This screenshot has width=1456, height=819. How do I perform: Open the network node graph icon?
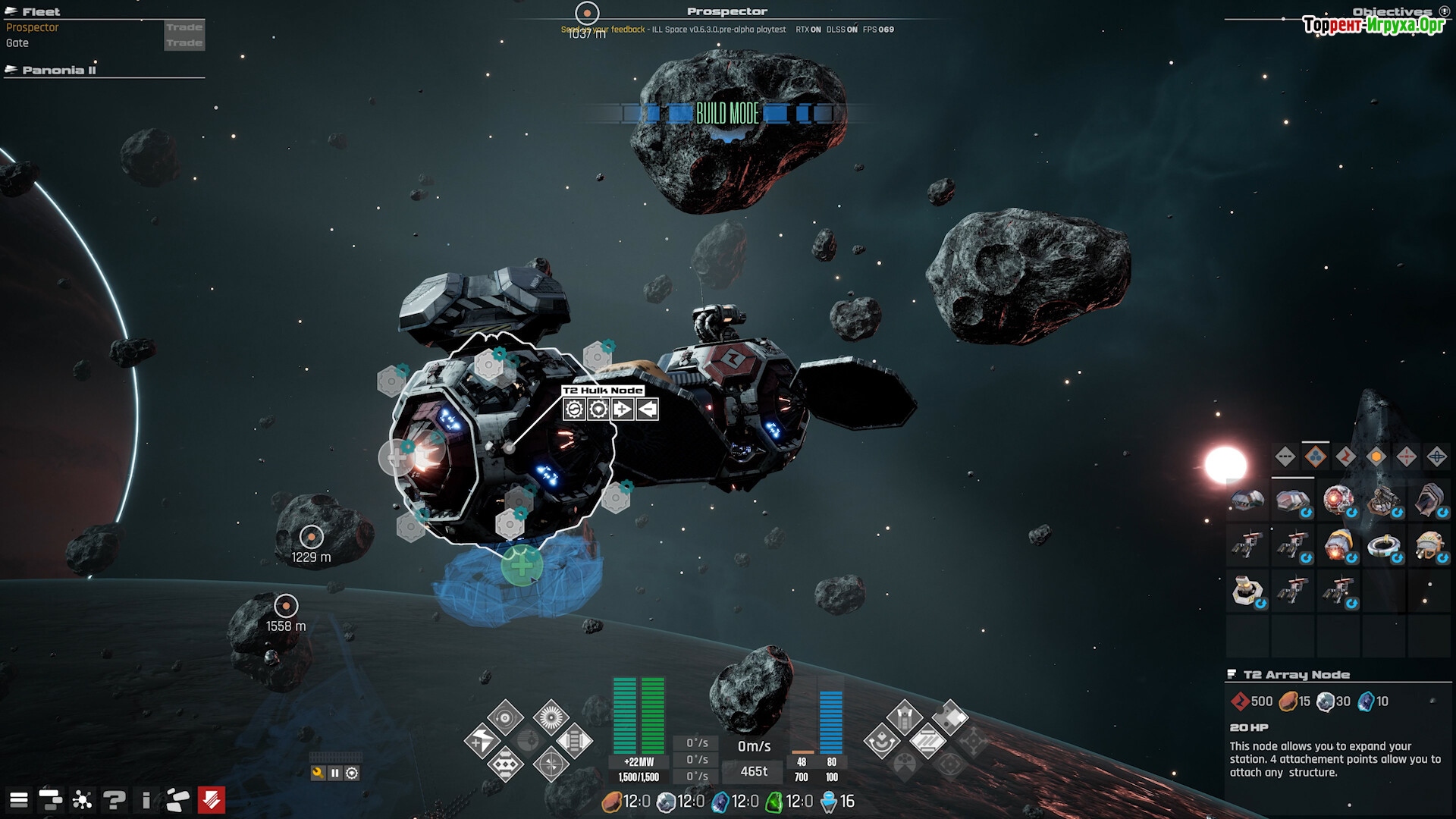click(82, 799)
